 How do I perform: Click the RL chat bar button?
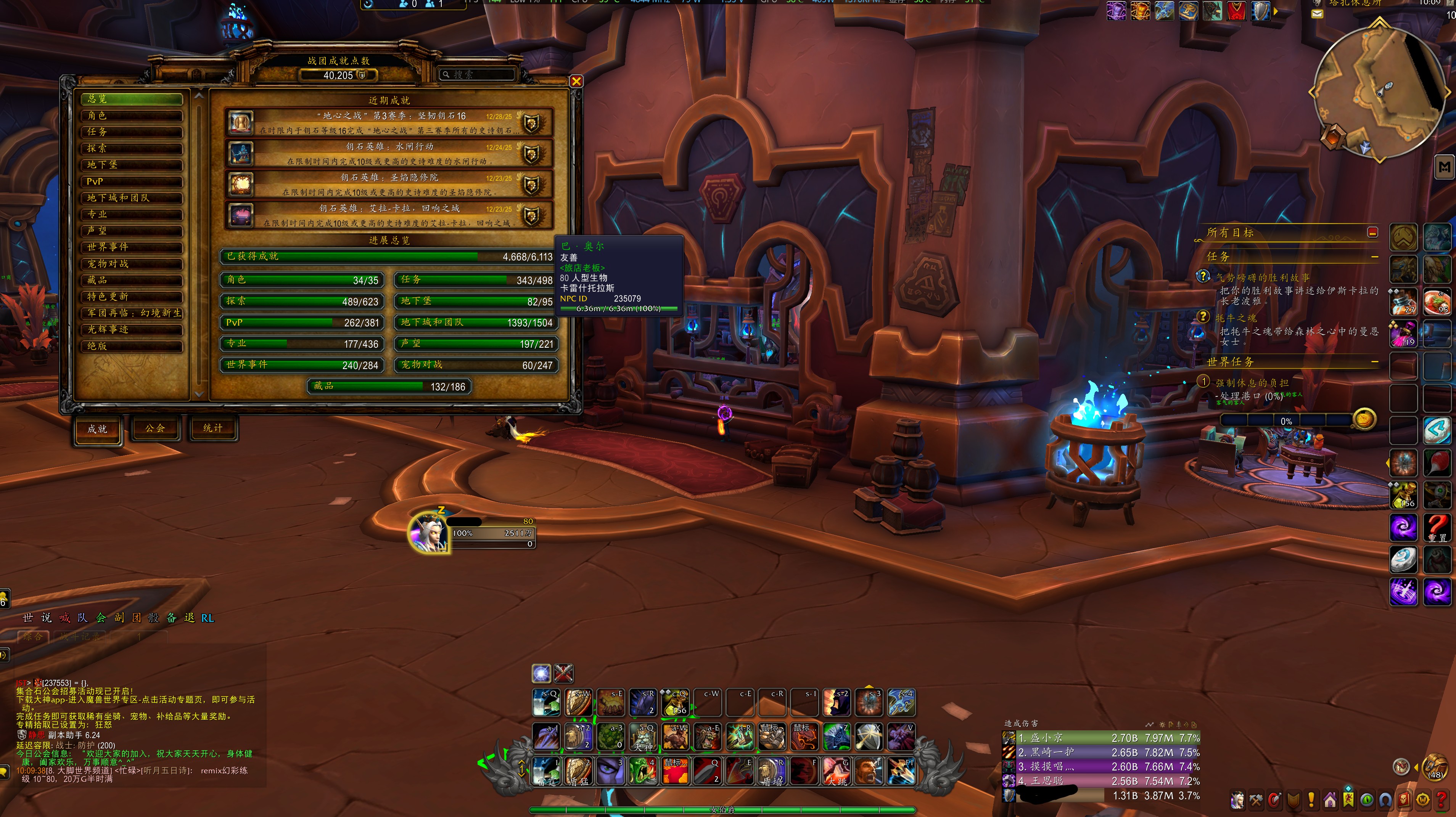click(x=208, y=618)
